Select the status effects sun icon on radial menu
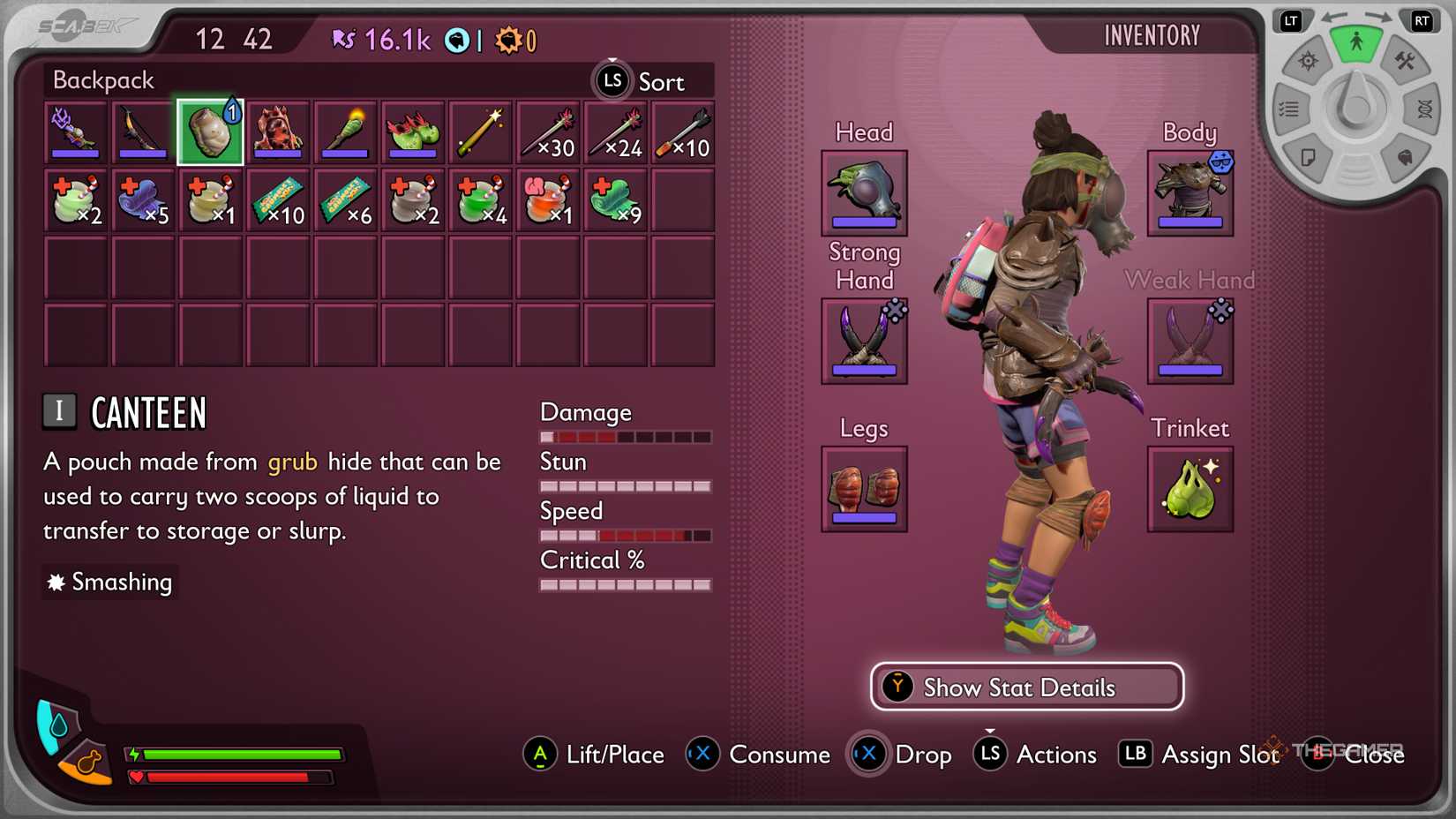This screenshot has height=819, width=1456. [1306, 62]
